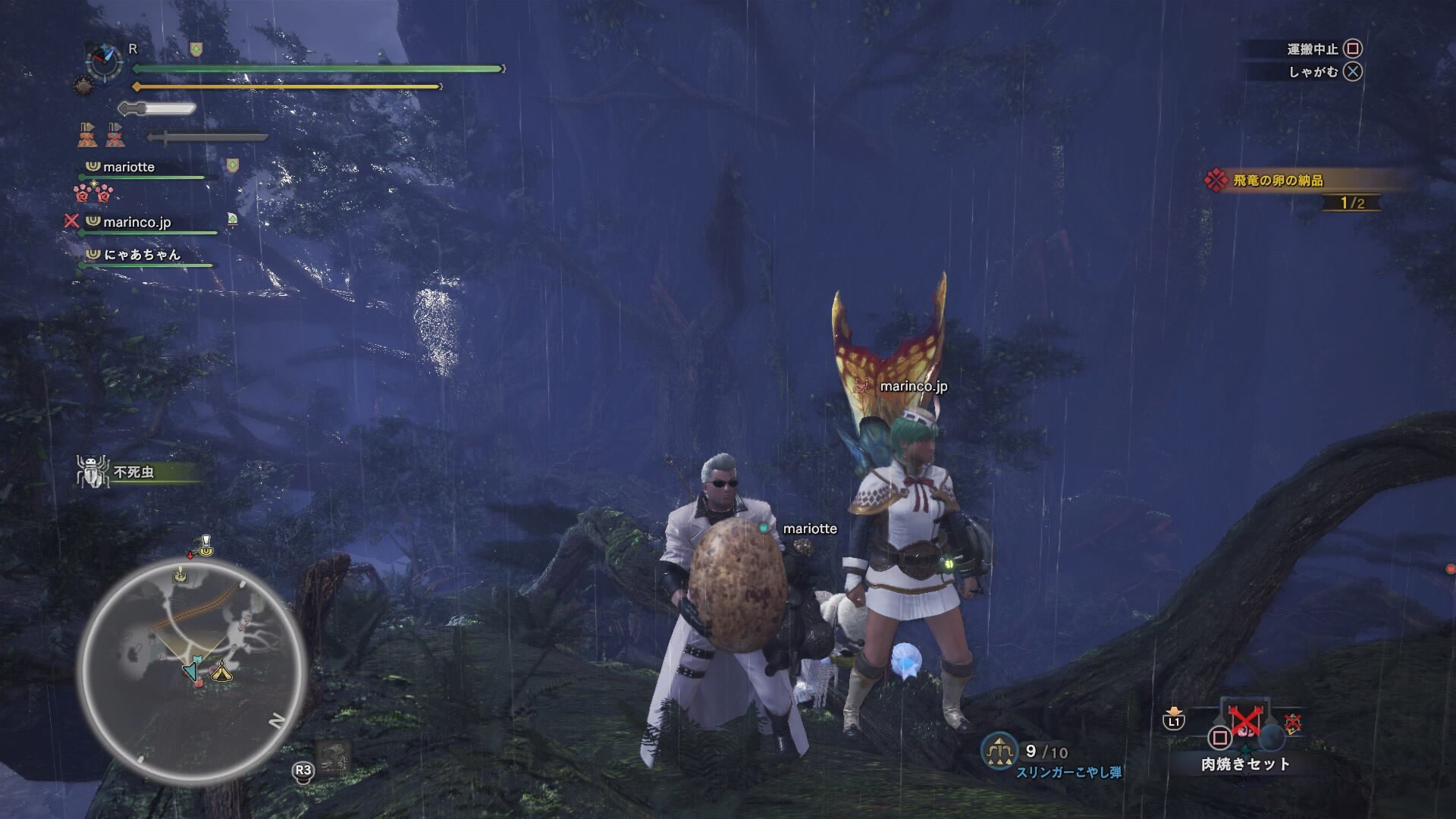1456x819 pixels.
Task: Expand the green health bar arrow end
Action: (500, 69)
